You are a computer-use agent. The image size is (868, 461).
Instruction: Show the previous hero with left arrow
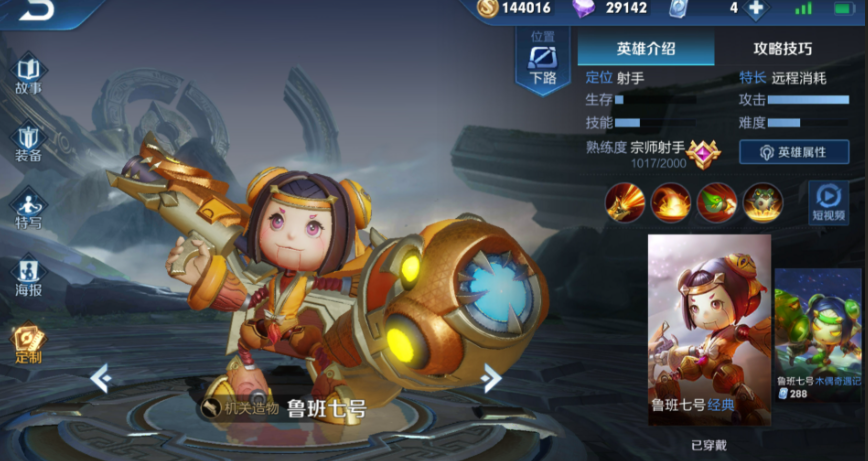pos(99,378)
